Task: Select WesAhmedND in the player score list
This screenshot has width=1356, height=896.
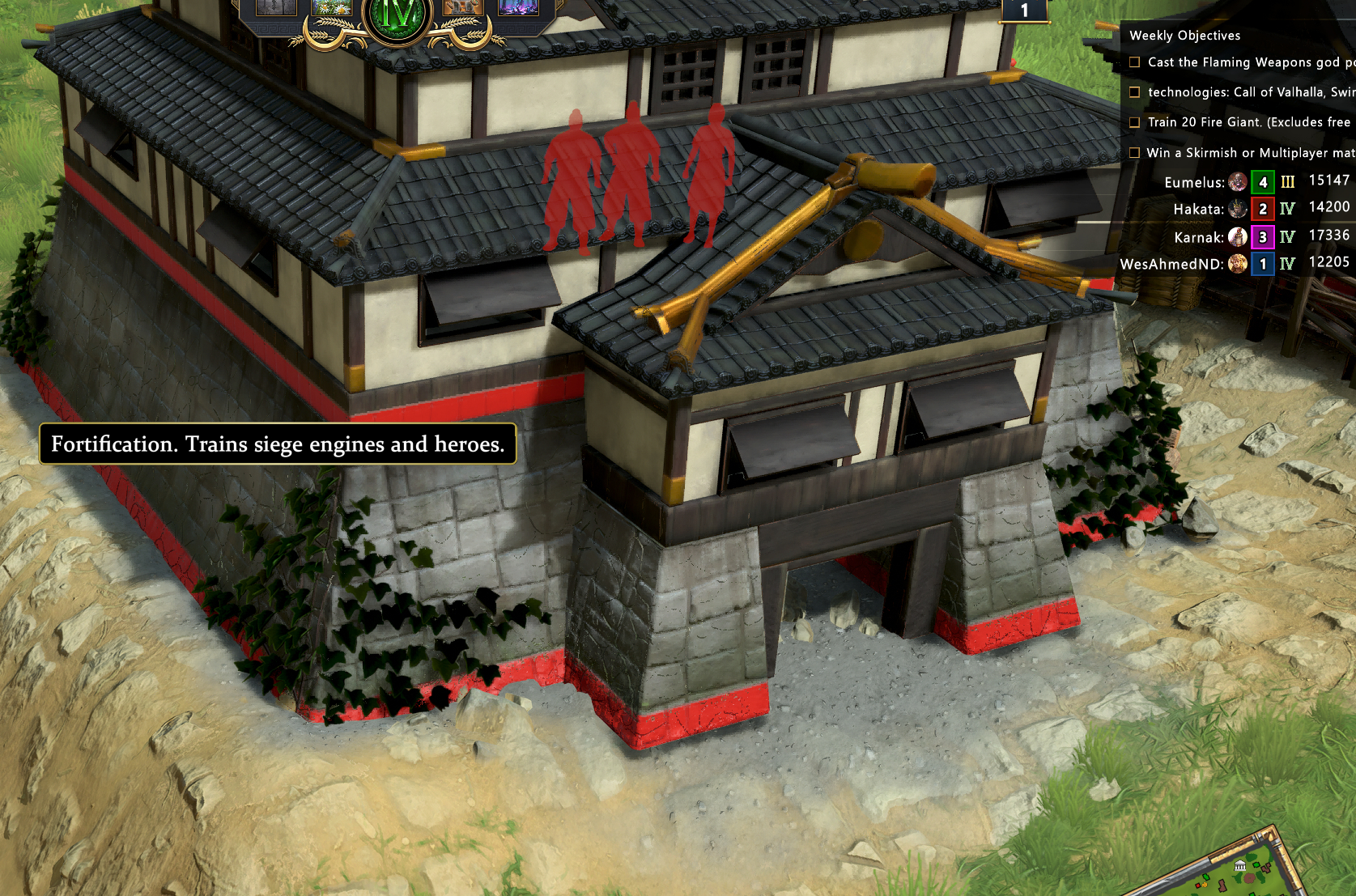Action: [x=1171, y=264]
